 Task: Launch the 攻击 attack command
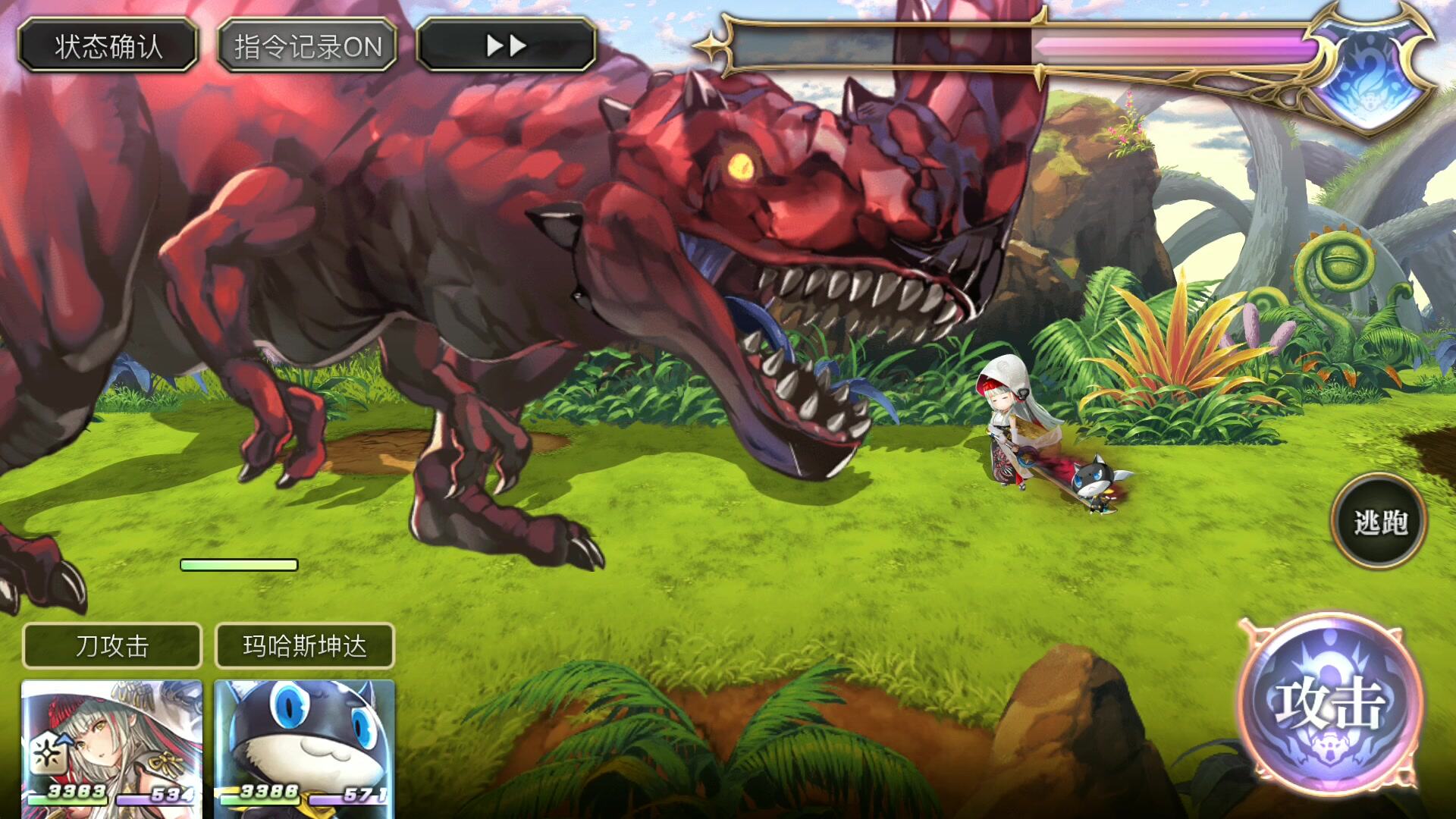coord(1330,704)
